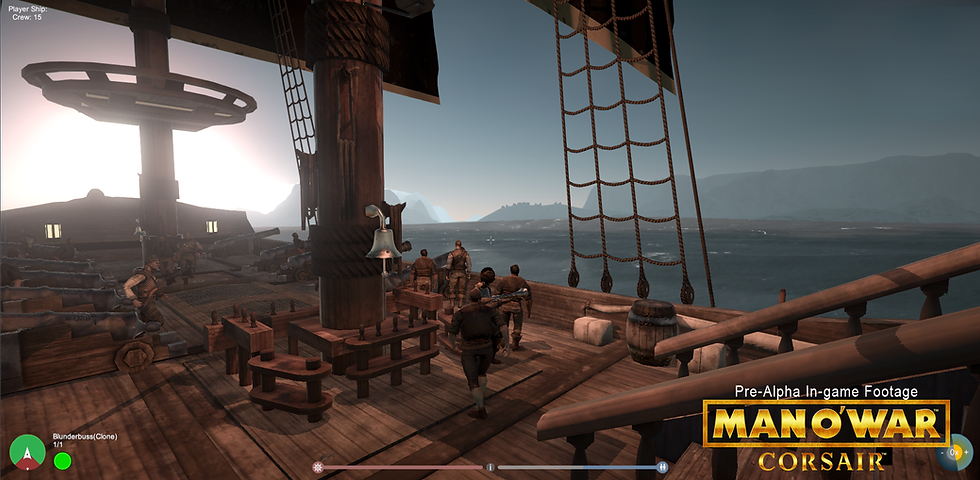Image resolution: width=980 pixels, height=480 pixels.
Task: Click the green and red ship compass icon
Action: (x=27, y=453)
